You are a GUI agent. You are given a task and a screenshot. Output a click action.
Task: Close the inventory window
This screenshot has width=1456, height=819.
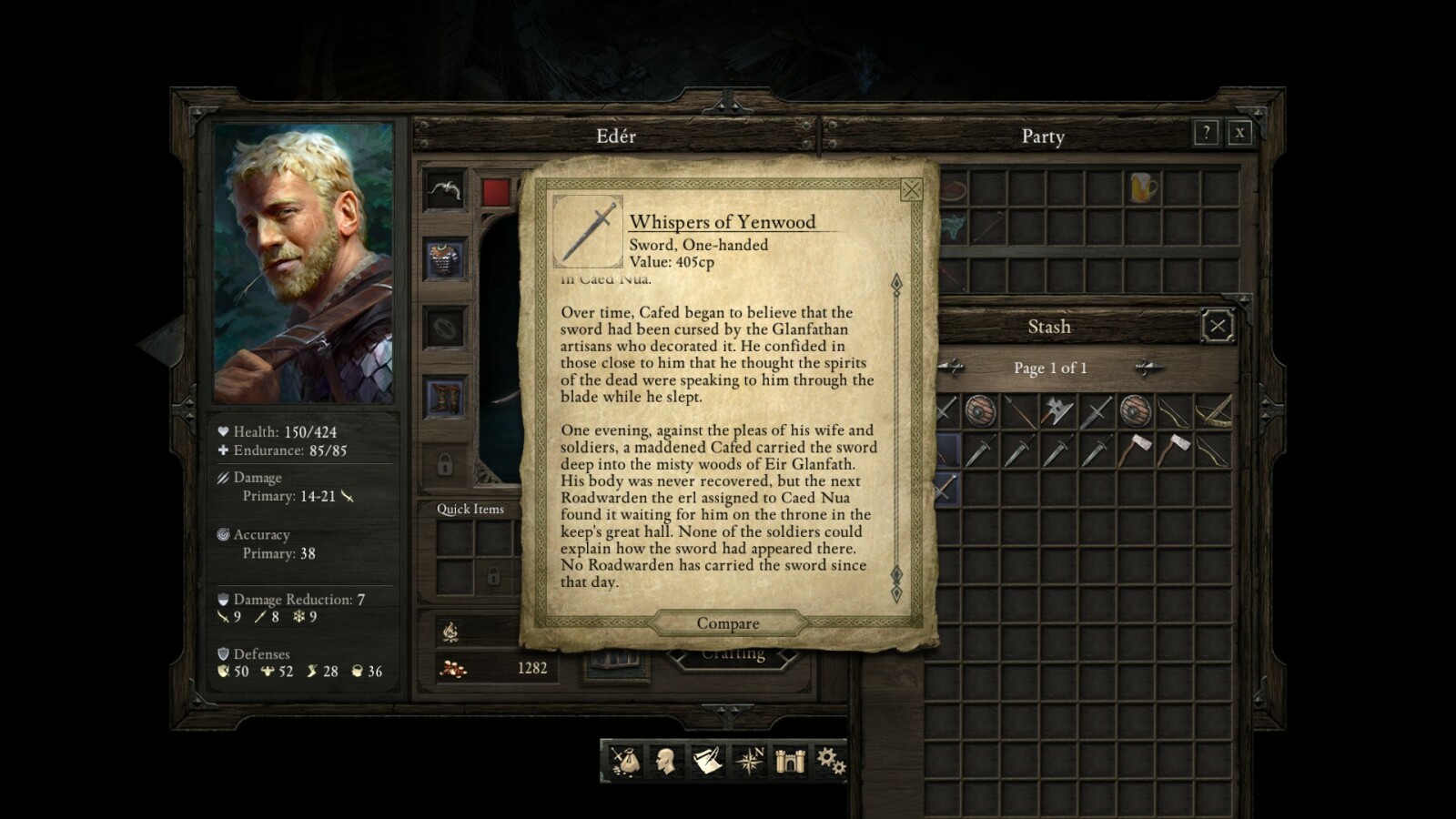coord(1239,133)
